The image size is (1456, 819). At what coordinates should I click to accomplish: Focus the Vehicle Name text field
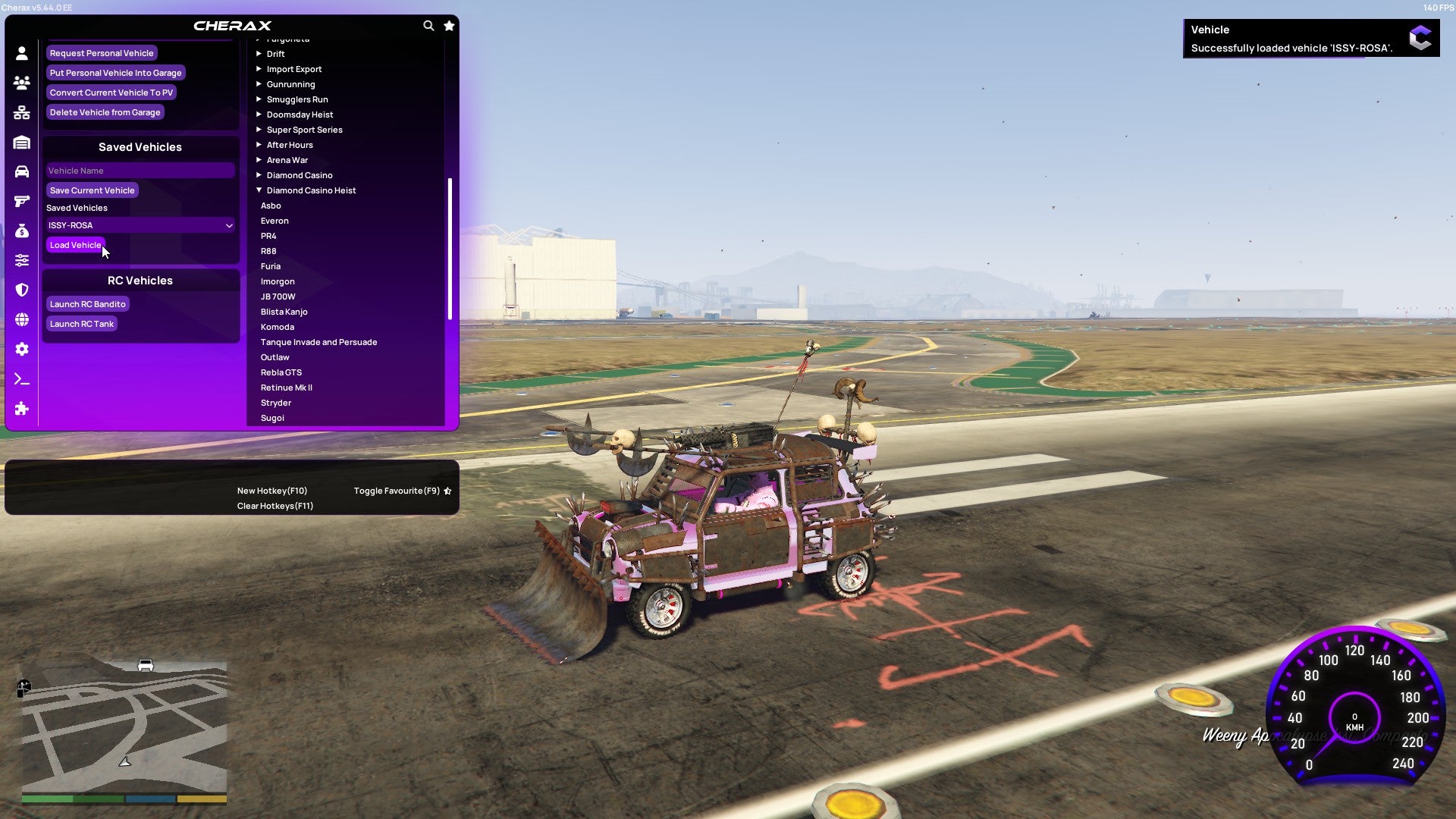[x=140, y=171]
